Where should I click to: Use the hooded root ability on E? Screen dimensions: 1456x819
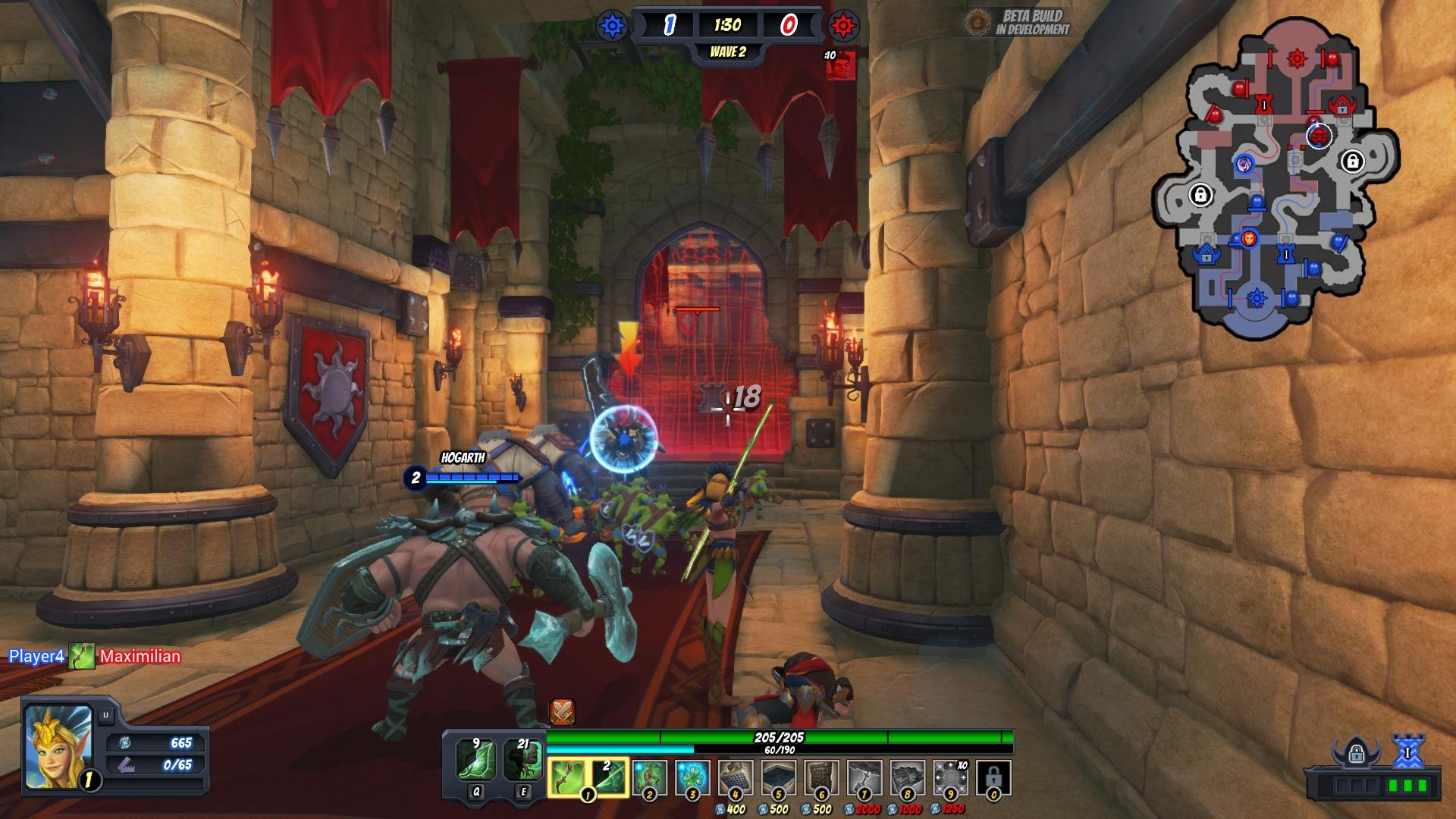click(x=522, y=761)
